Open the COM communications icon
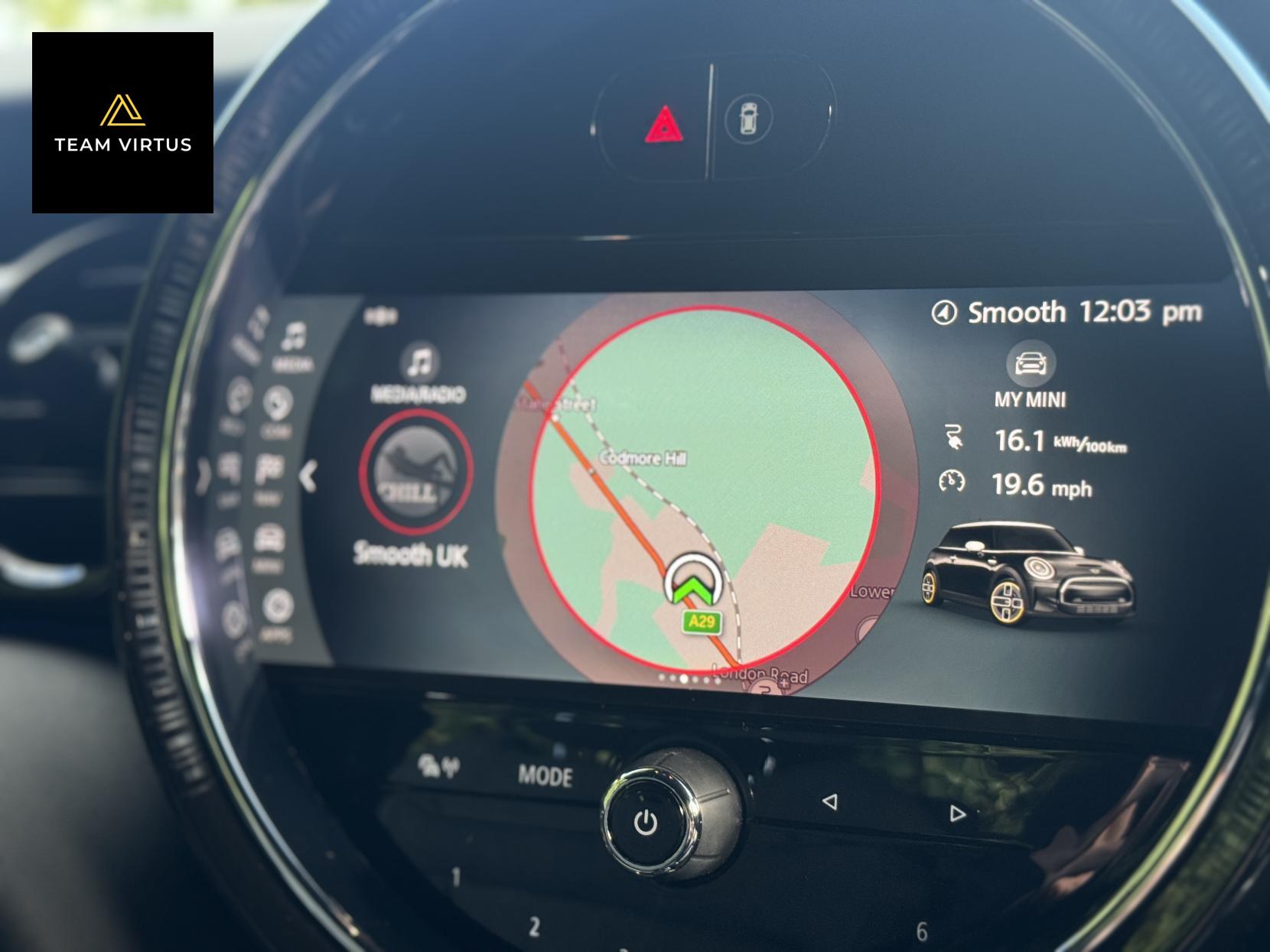This screenshot has height=952, width=1270. [x=276, y=402]
